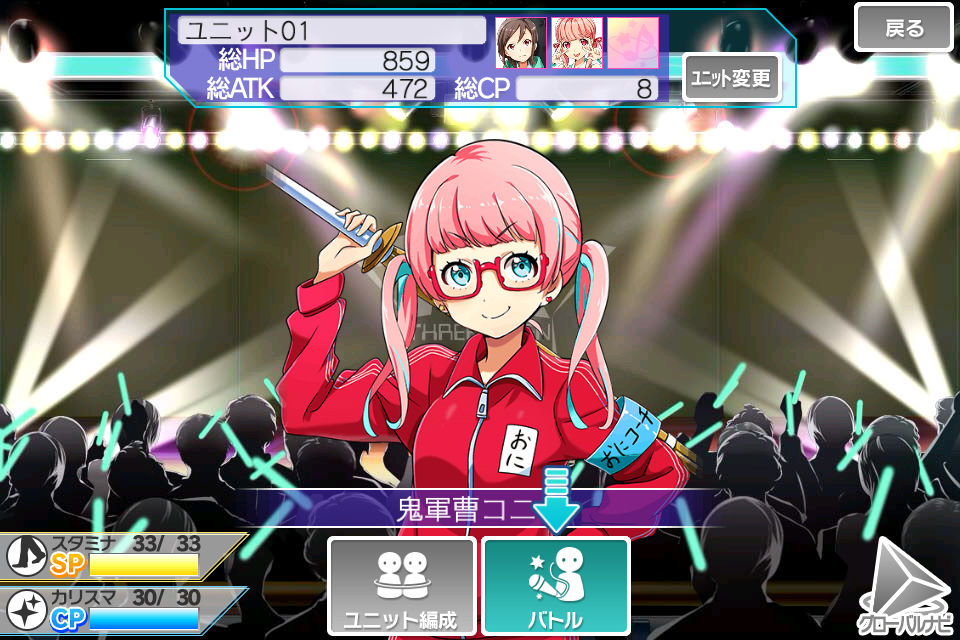Open the グローバルナビ global navigation
The width and height of the screenshot is (960, 640).
[x=906, y=590]
